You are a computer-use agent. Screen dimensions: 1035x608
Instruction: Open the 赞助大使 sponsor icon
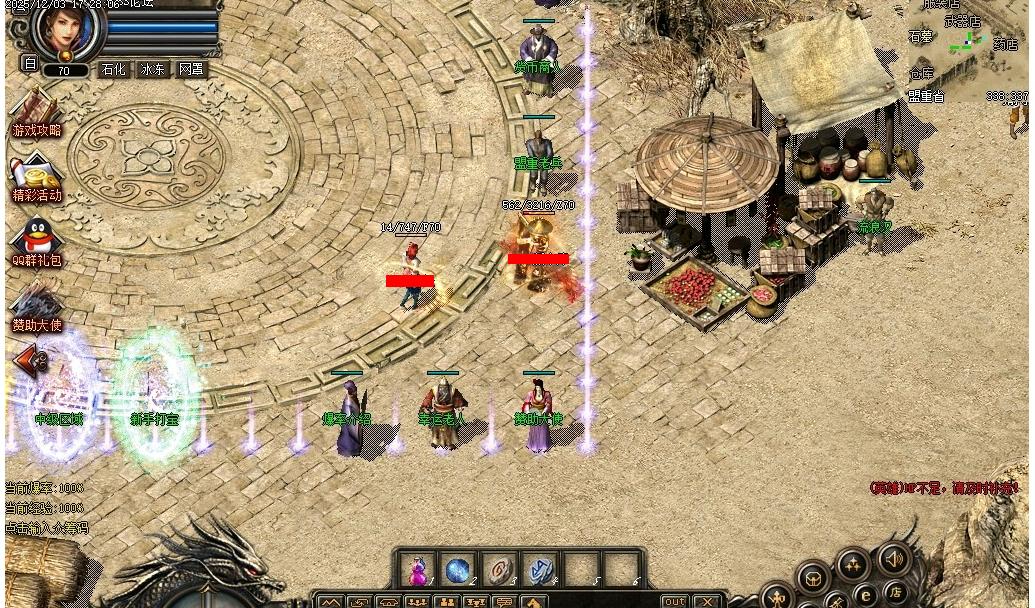tap(36, 307)
